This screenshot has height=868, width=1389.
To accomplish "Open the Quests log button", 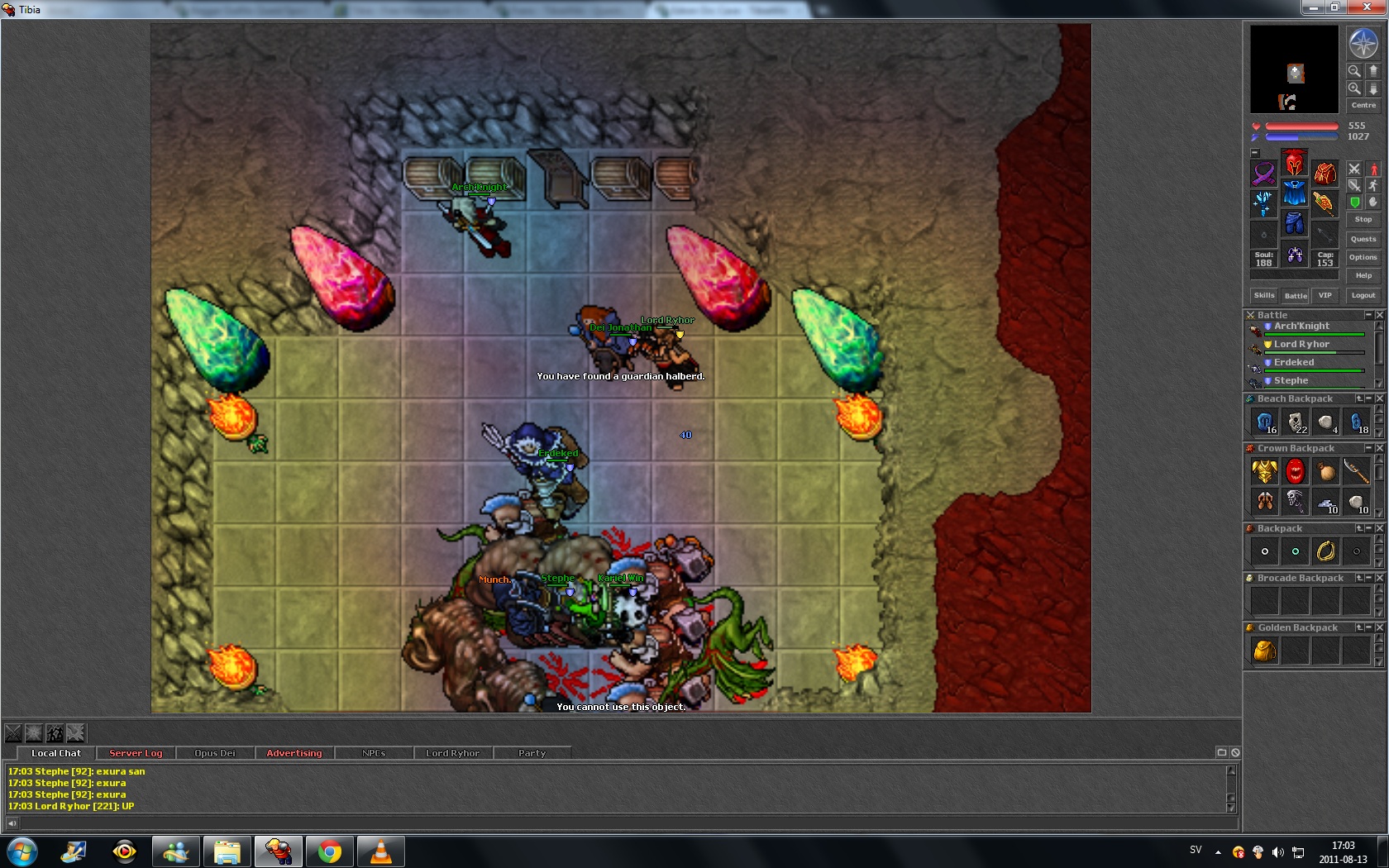I will (1363, 239).
